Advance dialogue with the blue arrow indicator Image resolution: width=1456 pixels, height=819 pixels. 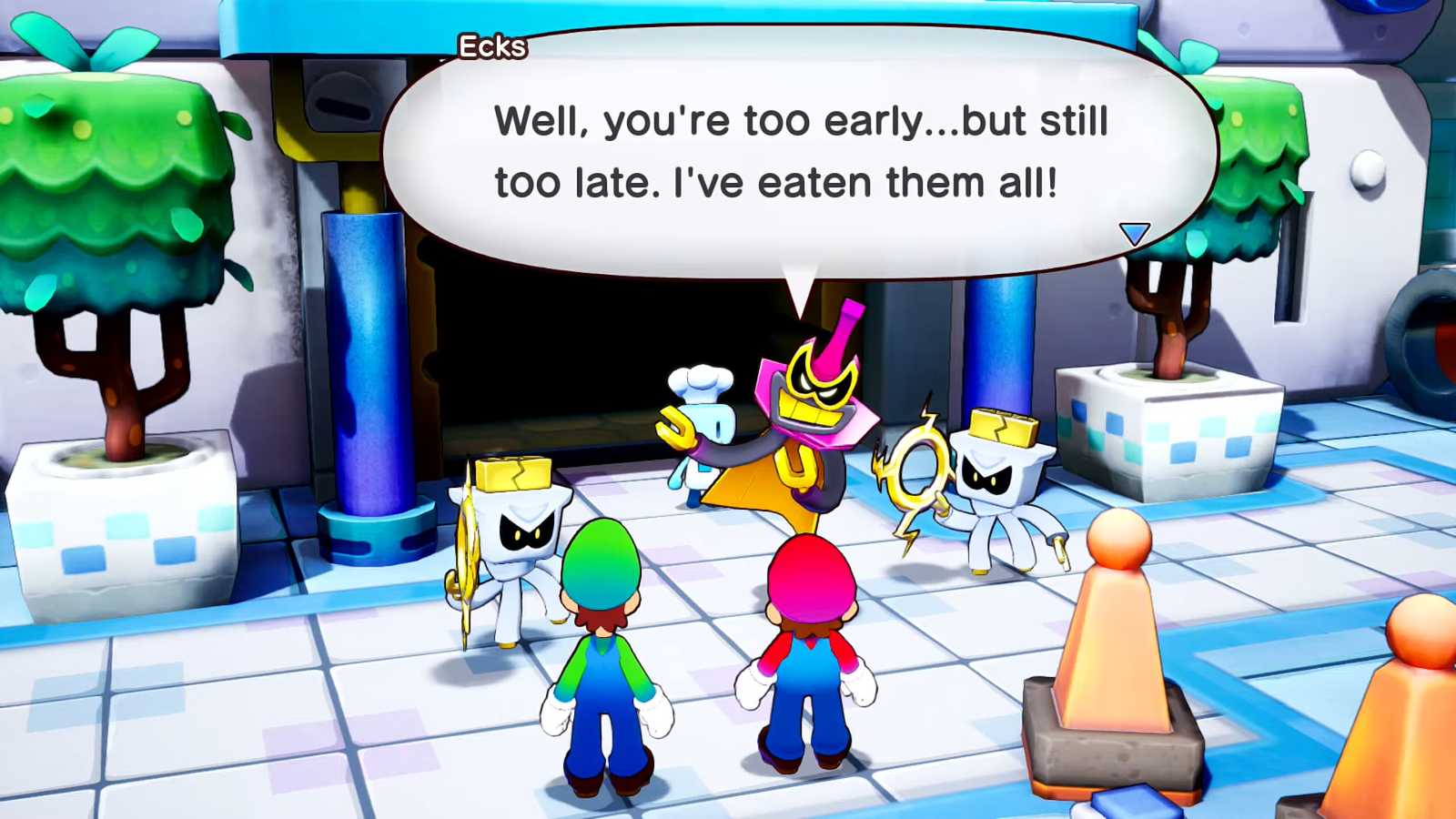point(1134,234)
